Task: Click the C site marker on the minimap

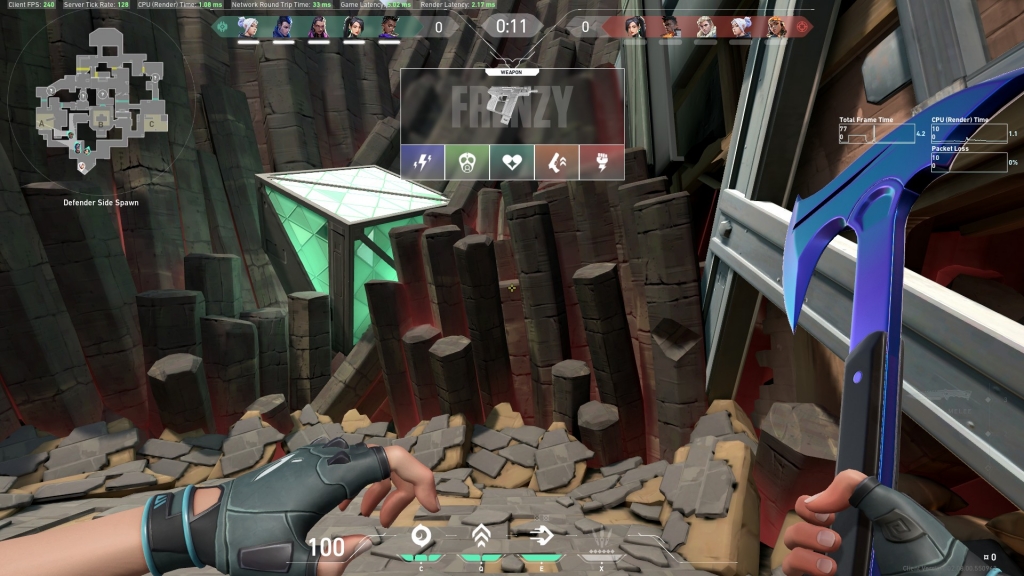Action: 151,122
